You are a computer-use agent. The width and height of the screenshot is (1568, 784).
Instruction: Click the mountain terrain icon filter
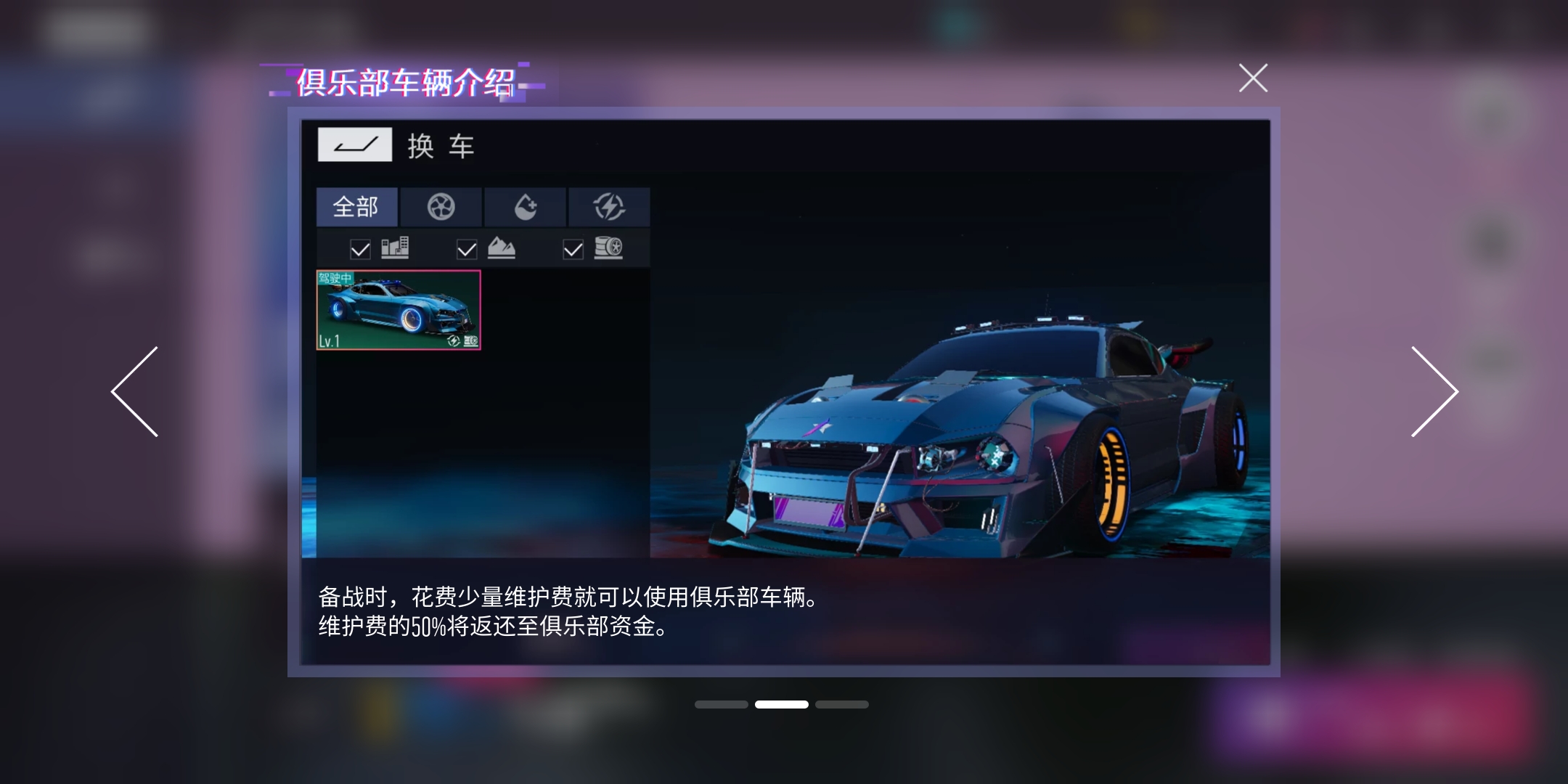pos(503,248)
